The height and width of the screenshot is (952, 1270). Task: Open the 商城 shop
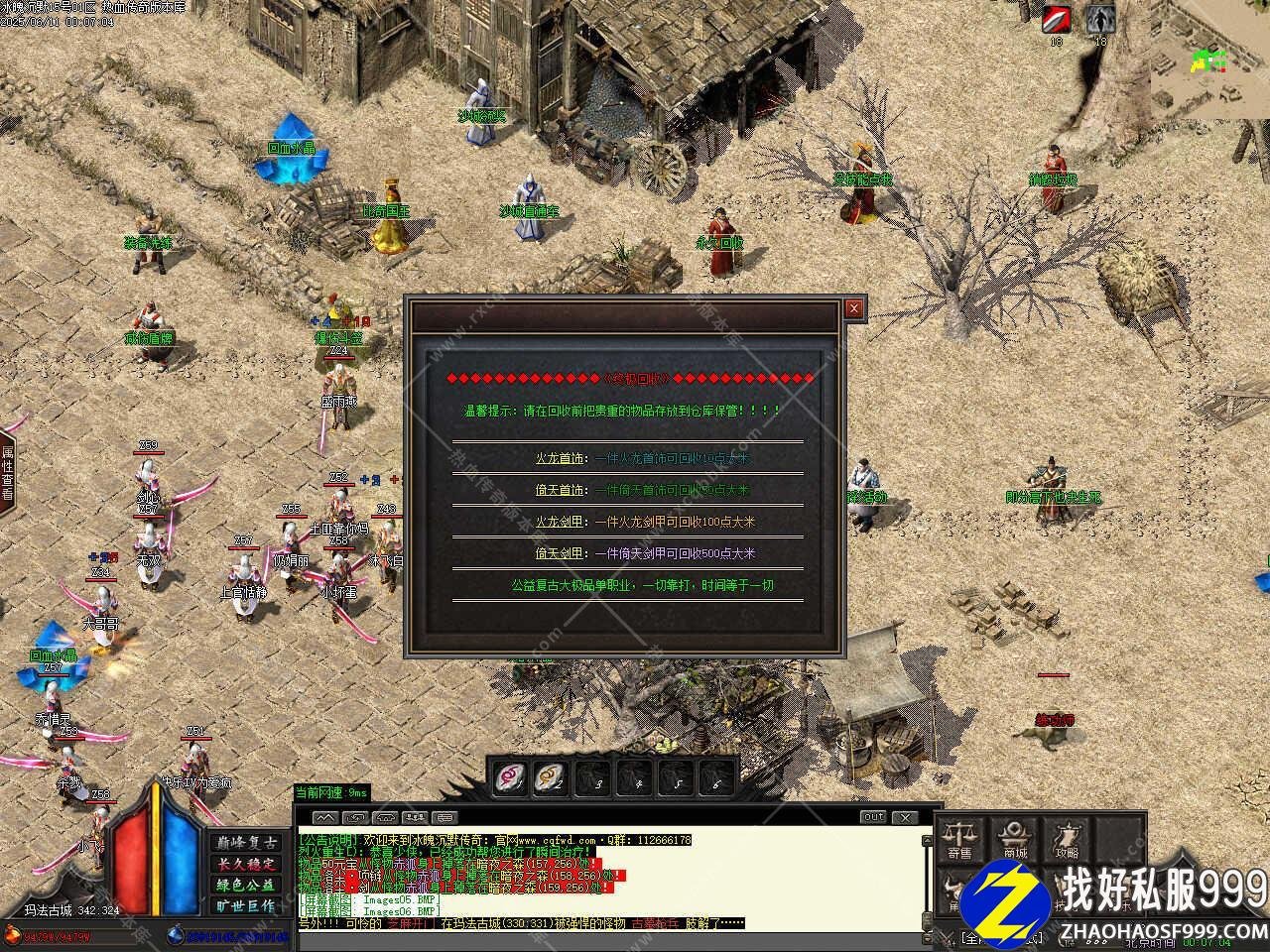pyautogui.click(x=1014, y=840)
